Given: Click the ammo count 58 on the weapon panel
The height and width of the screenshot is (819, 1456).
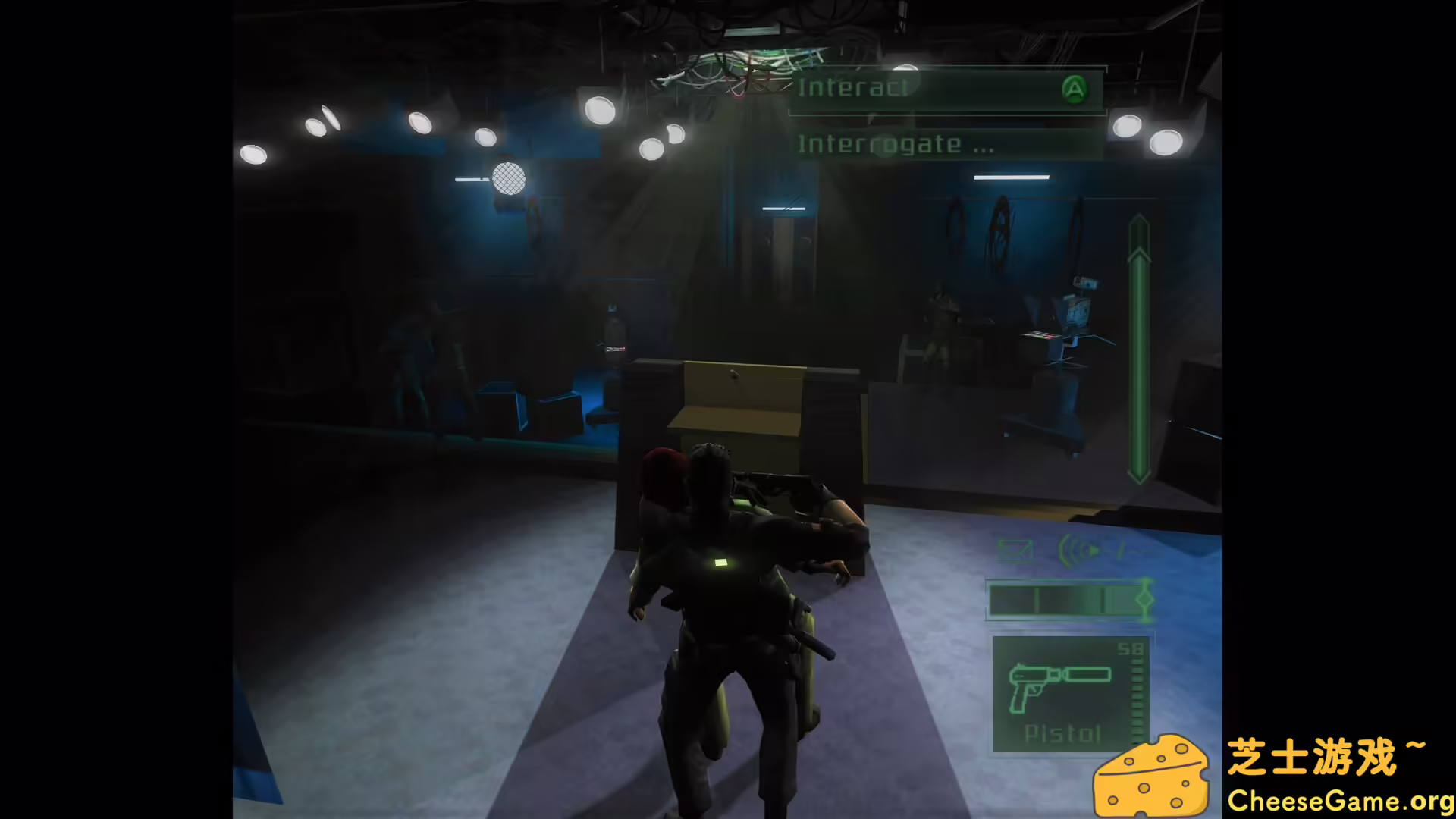Looking at the screenshot, I should tap(1131, 648).
